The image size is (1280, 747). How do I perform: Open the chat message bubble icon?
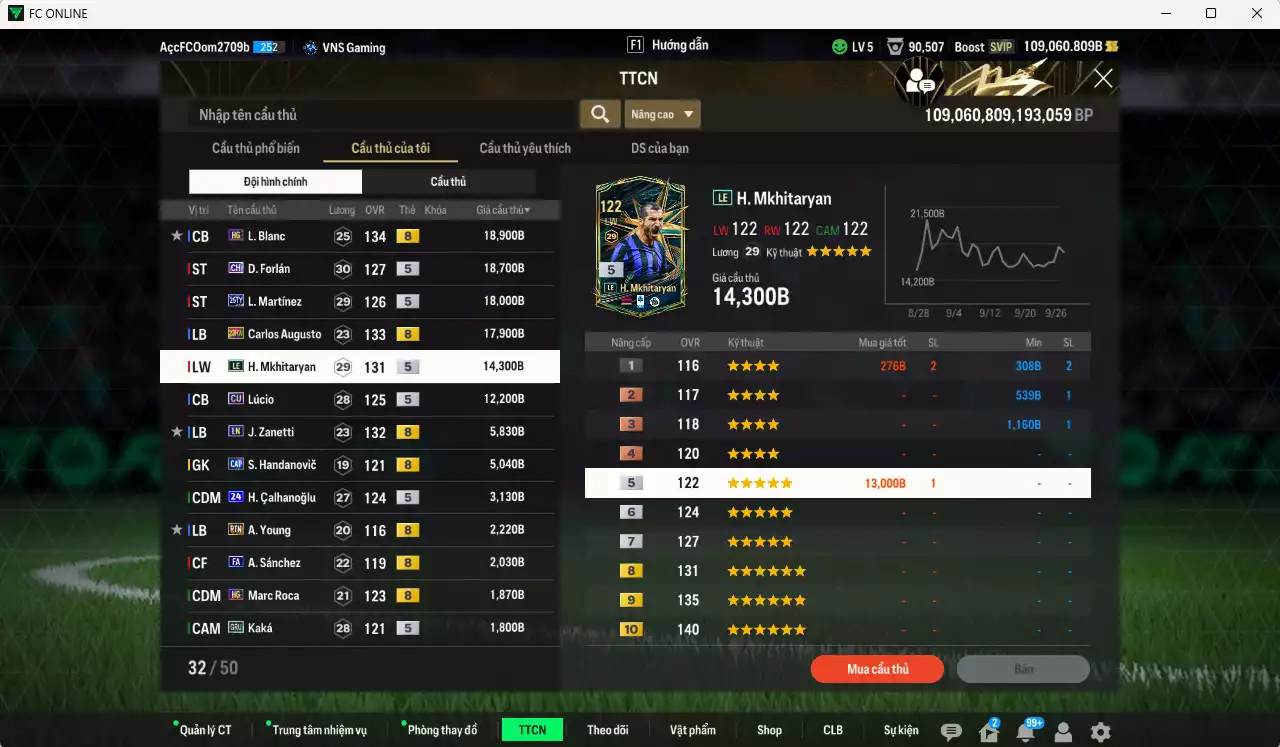[x=950, y=731]
